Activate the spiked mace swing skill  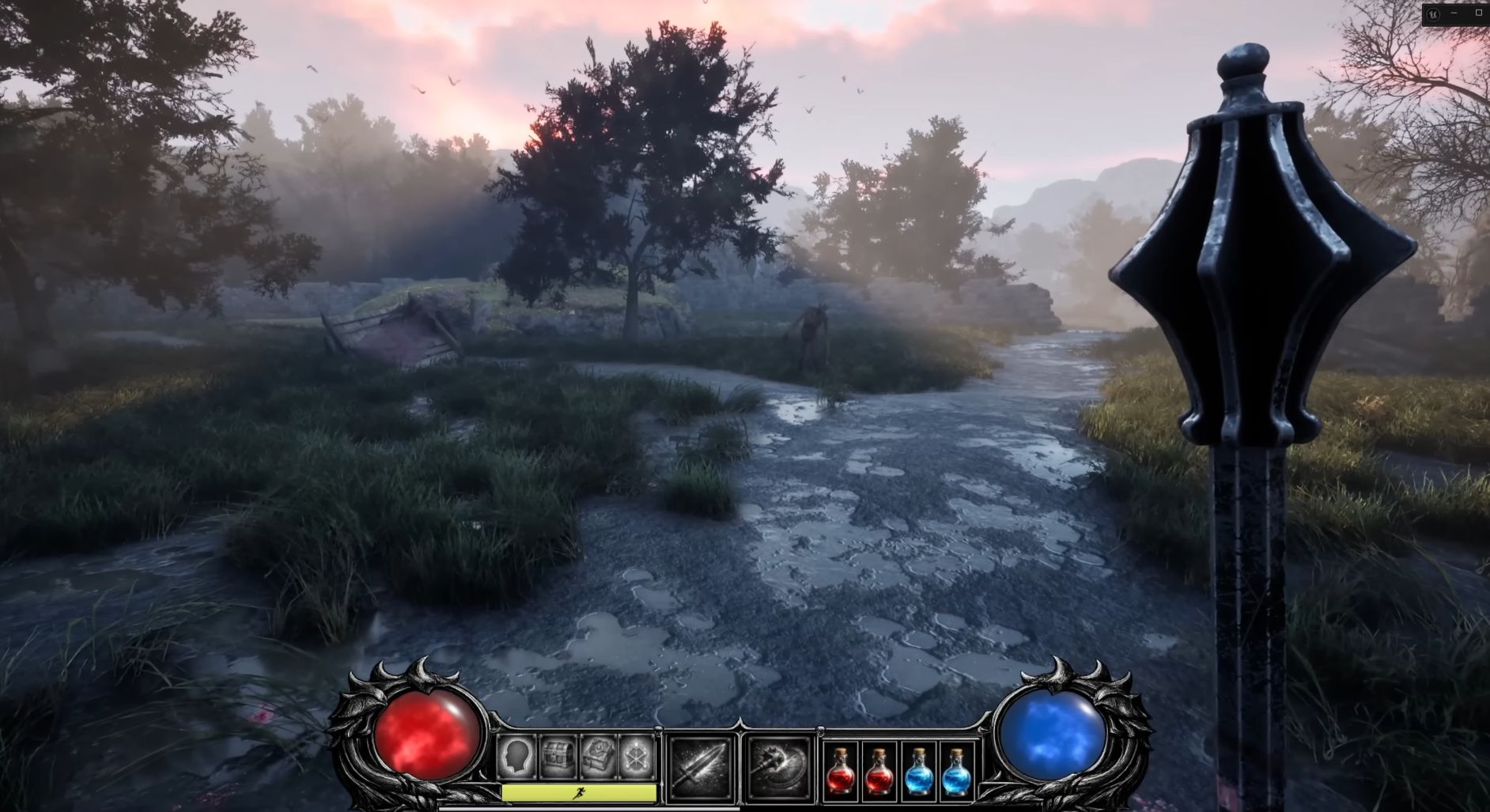coord(779,765)
